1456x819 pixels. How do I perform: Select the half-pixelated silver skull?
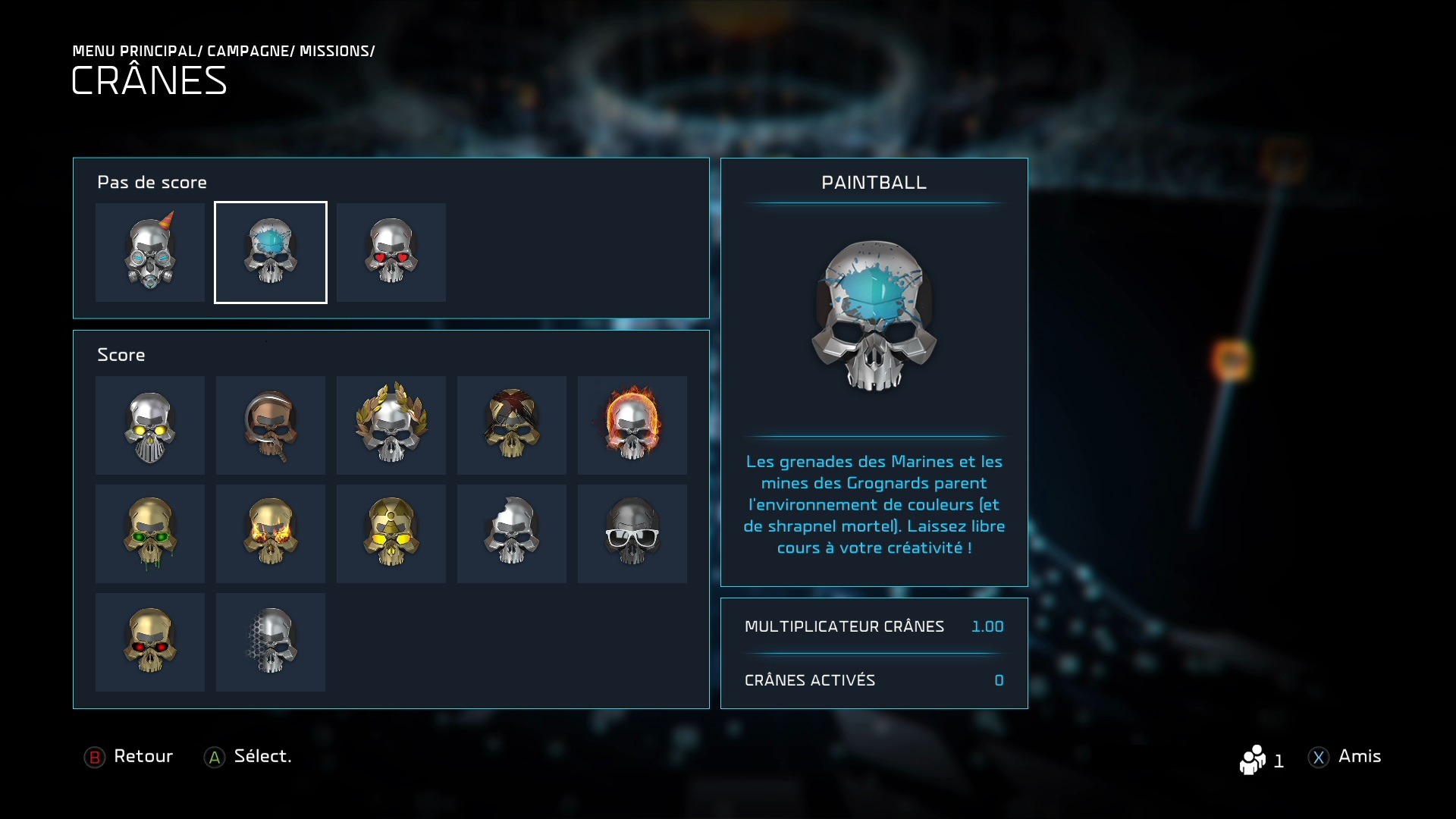pyautogui.click(x=271, y=642)
